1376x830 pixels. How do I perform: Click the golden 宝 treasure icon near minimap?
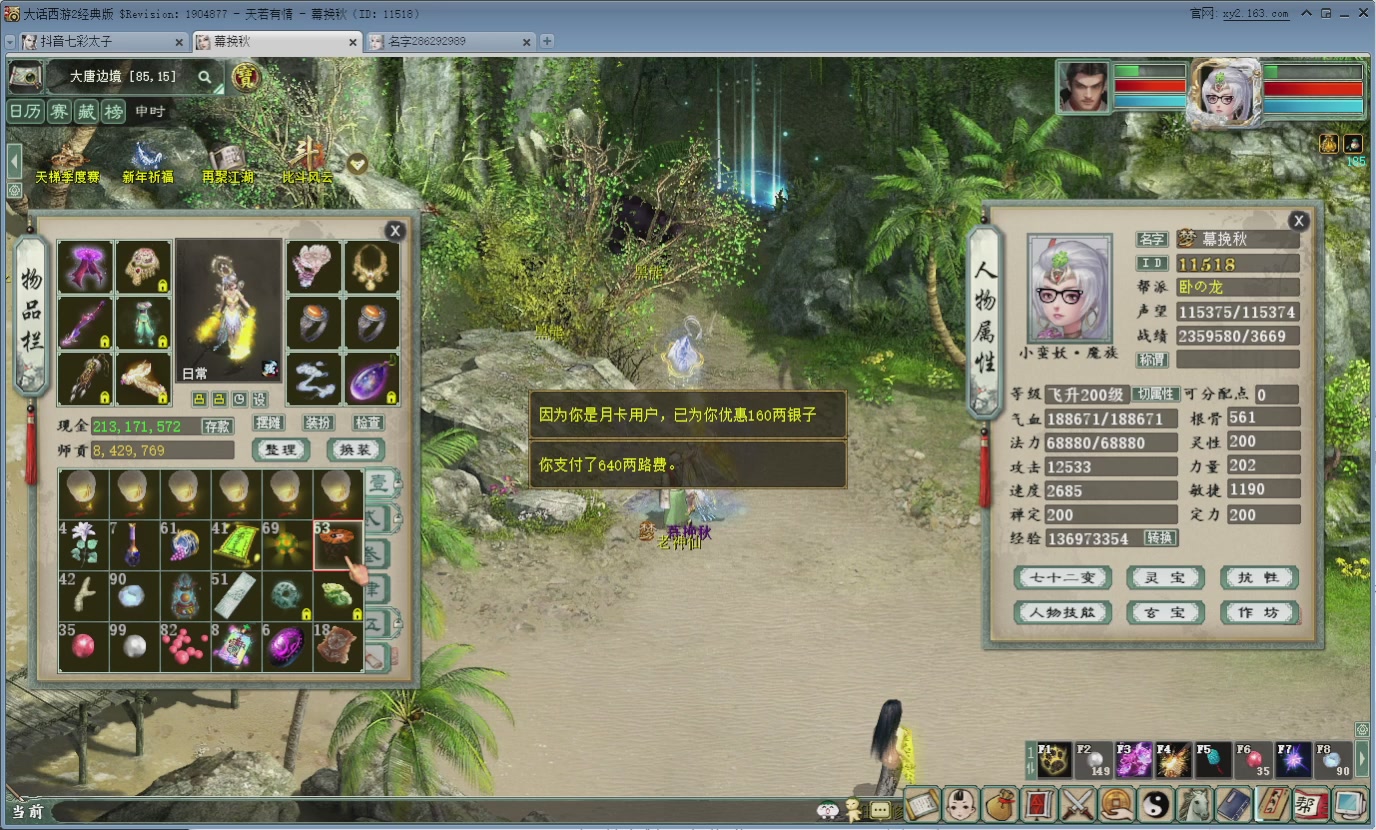click(246, 76)
